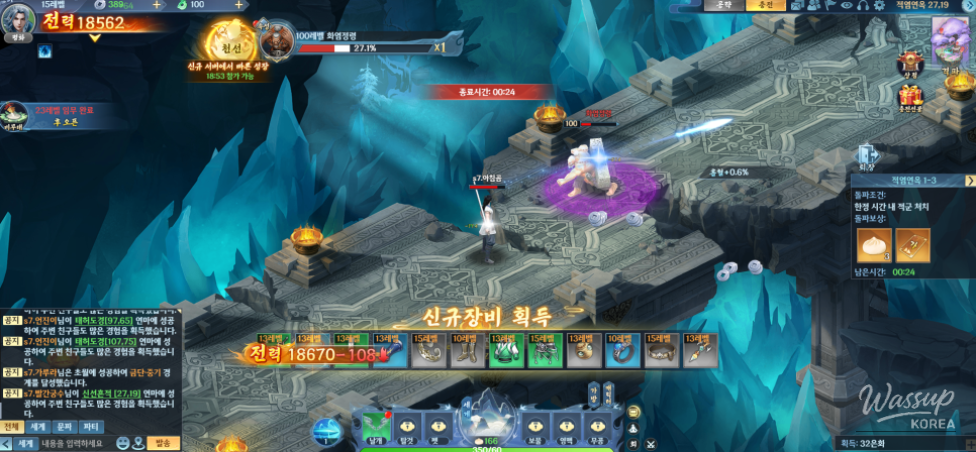The image size is (976, 452).
Task: Click the 충전 recharge button
Action: [x=766, y=6]
